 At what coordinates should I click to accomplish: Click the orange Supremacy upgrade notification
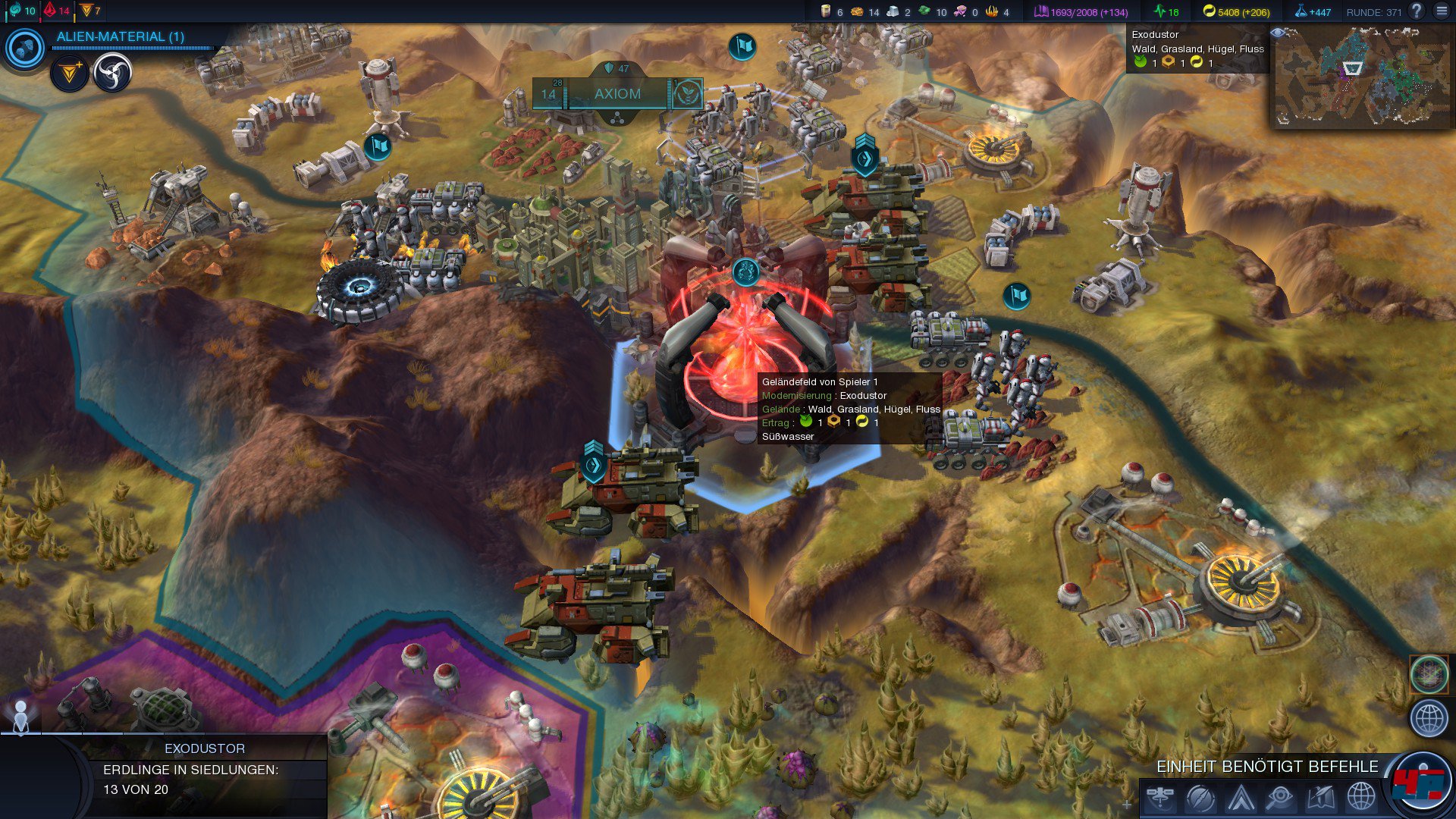click(x=70, y=74)
